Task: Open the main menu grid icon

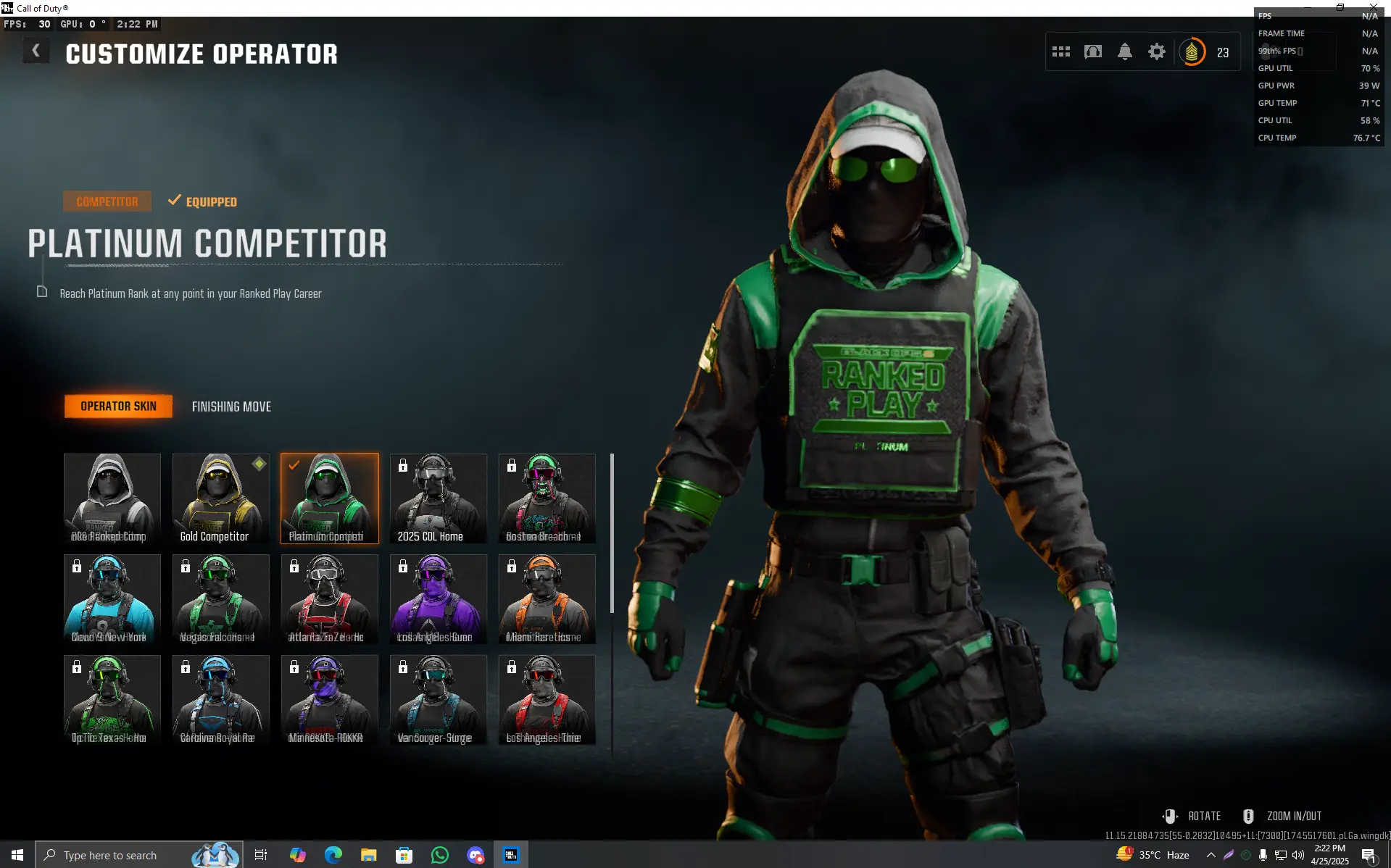Action: click(1061, 51)
